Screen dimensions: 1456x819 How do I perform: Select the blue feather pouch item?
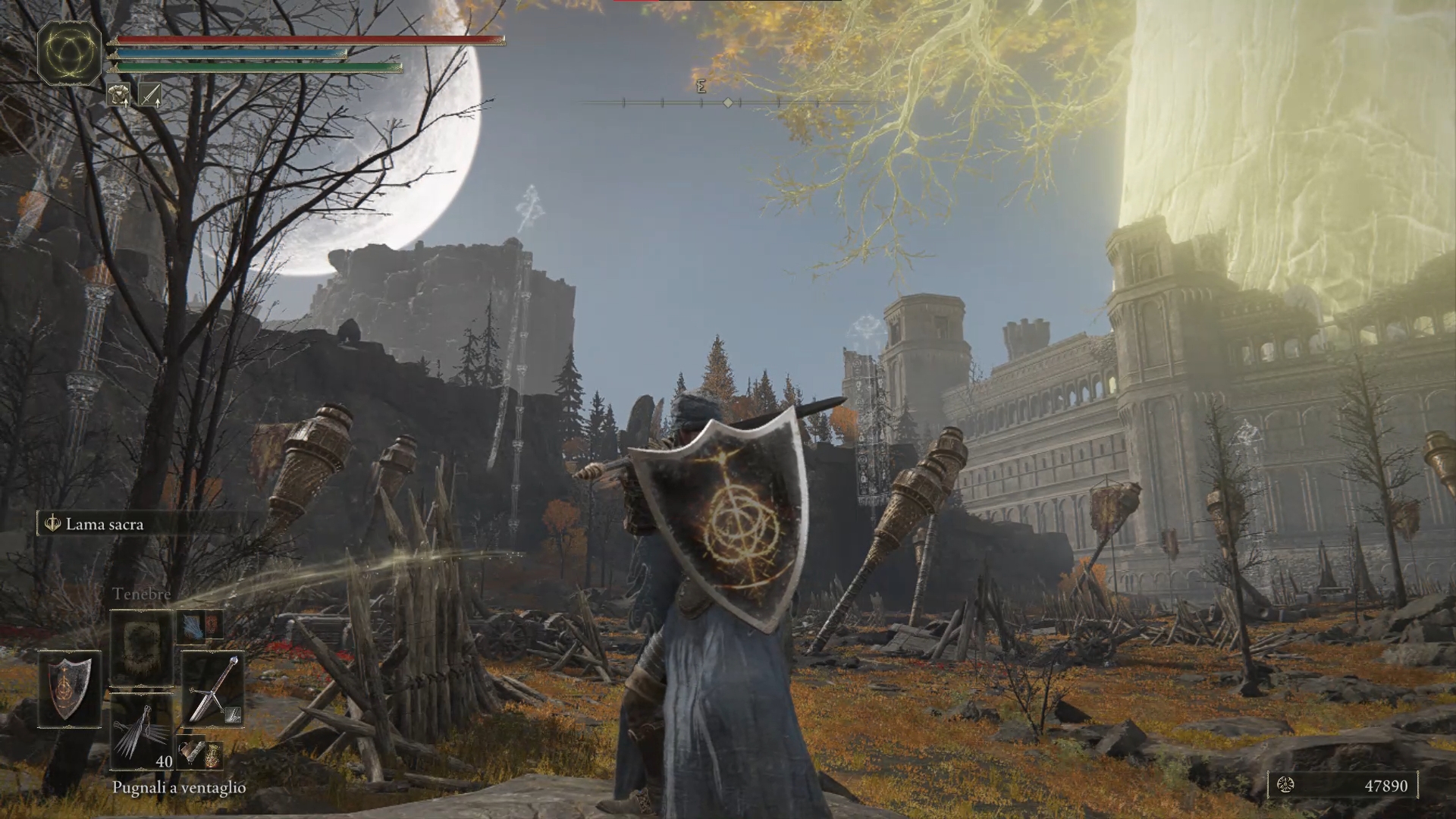point(200,625)
